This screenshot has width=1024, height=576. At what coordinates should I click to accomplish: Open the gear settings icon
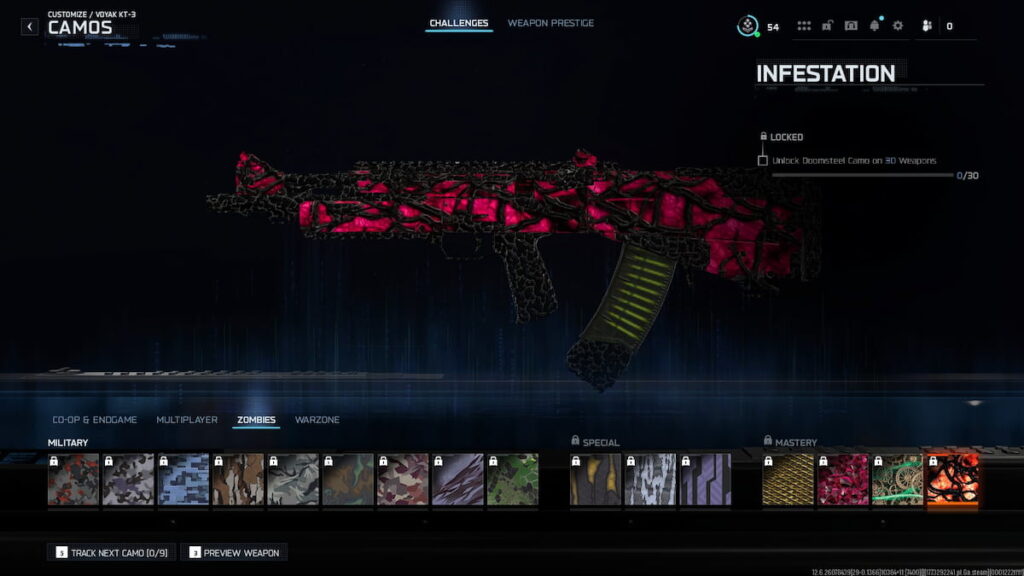click(897, 26)
